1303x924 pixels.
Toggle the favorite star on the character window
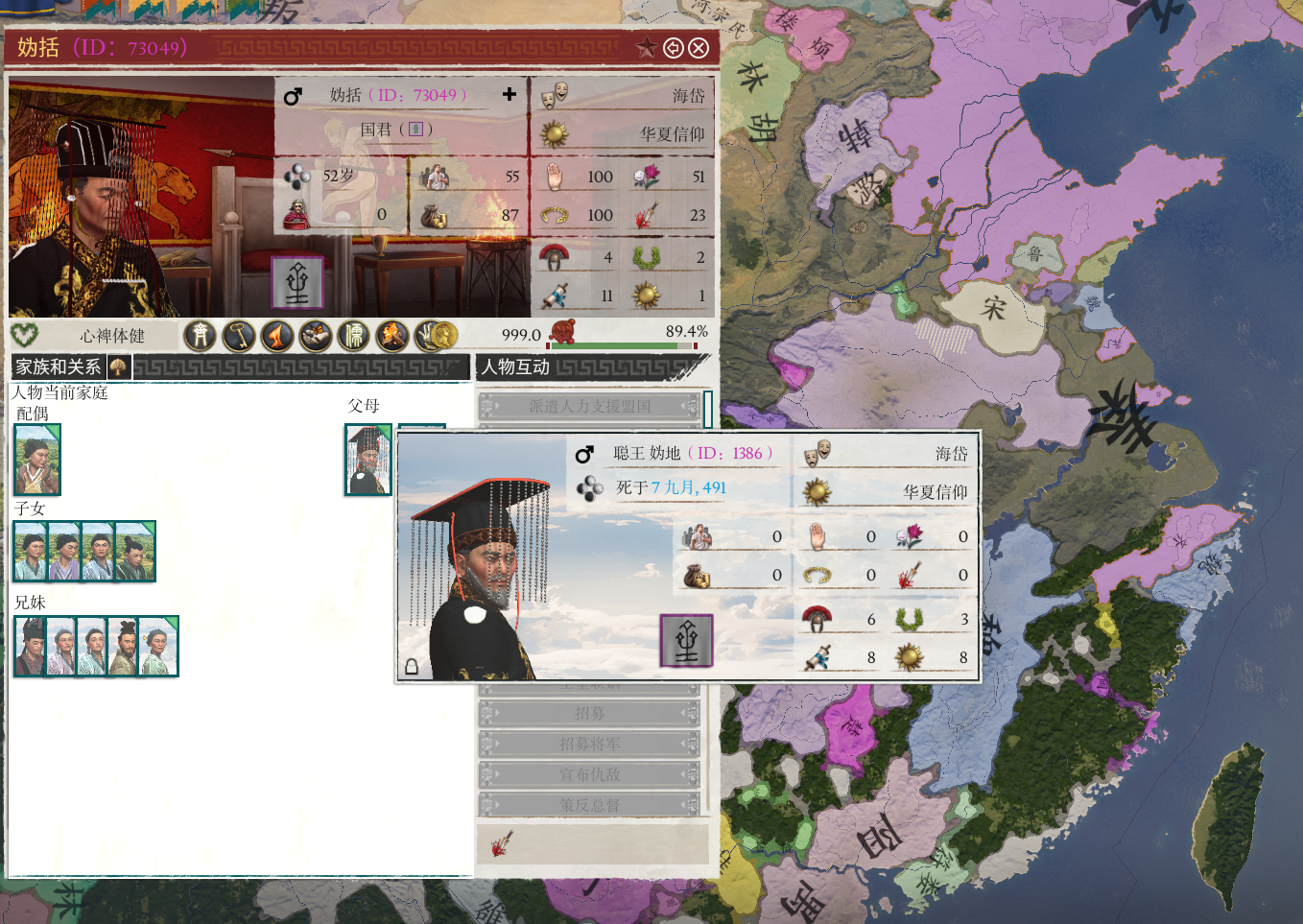[645, 47]
